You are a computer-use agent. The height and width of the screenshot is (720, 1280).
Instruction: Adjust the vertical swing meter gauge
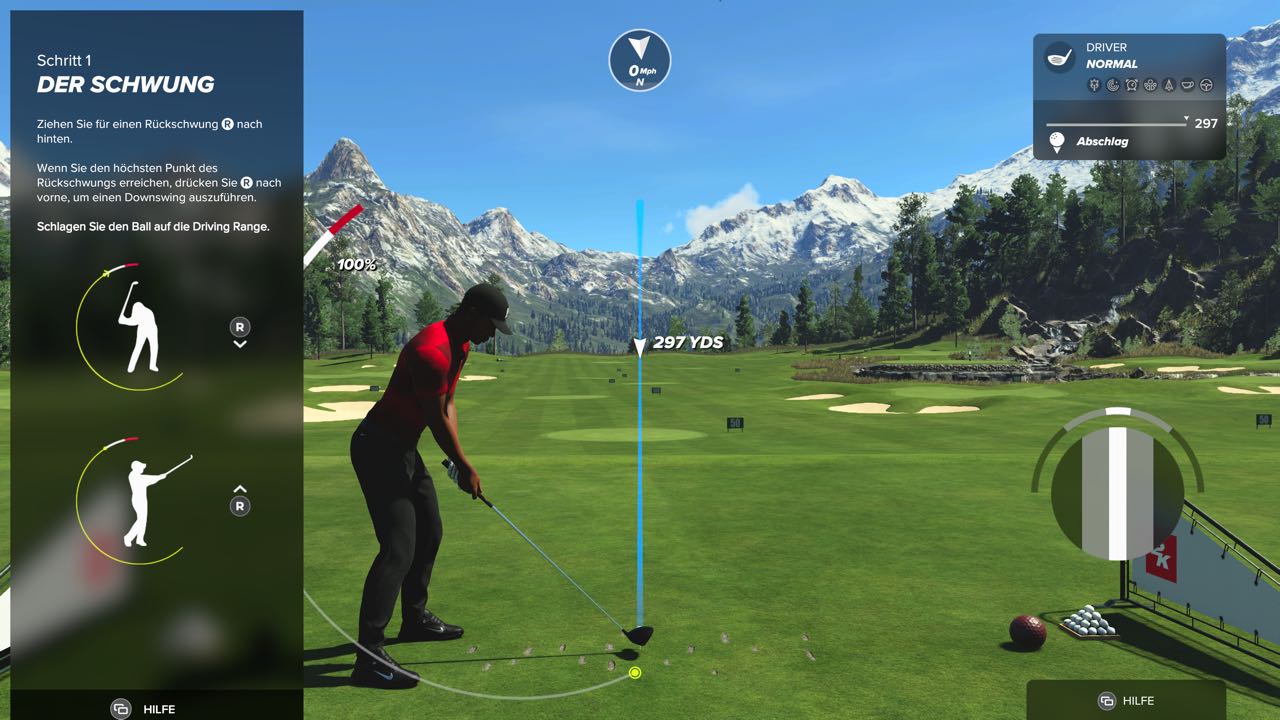tap(1116, 490)
